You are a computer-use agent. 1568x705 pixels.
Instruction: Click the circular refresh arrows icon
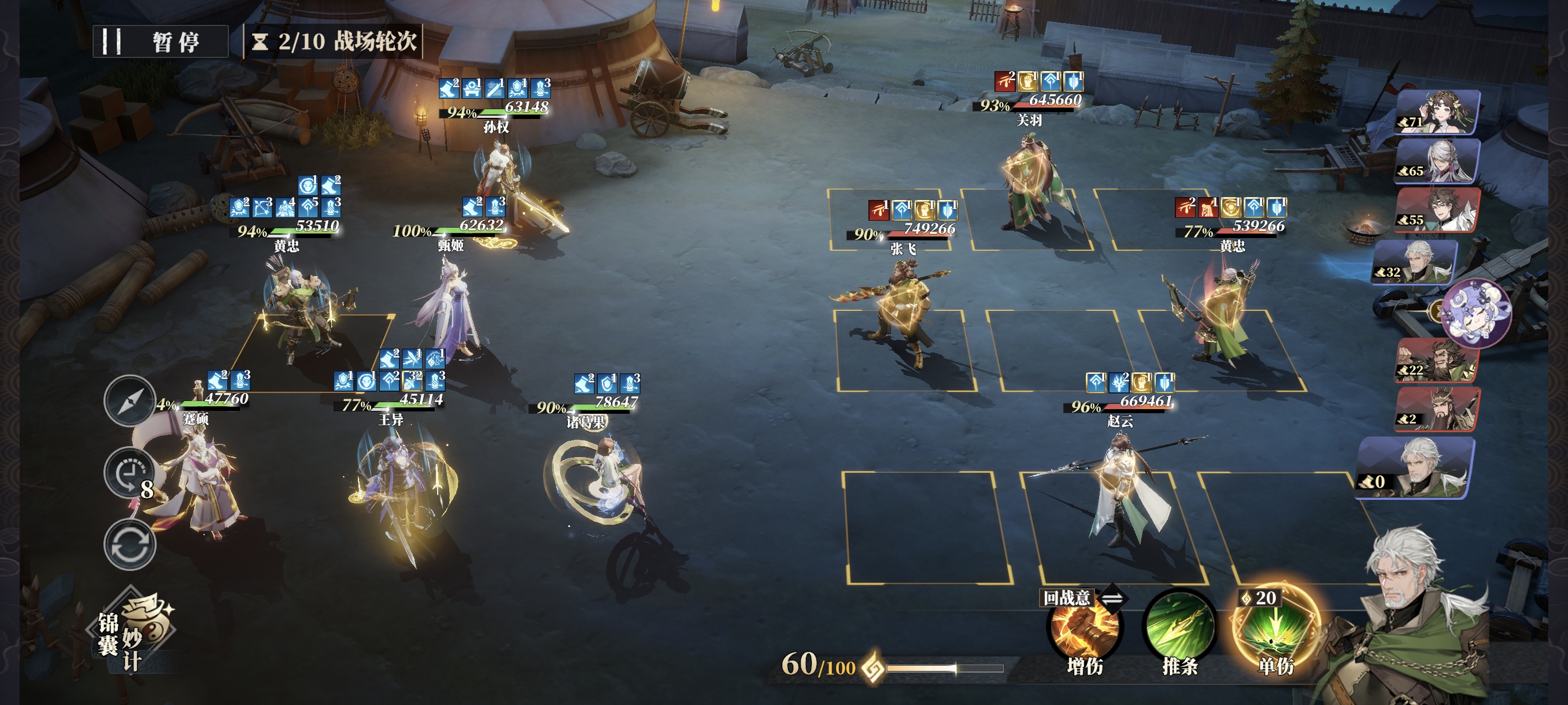click(x=130, y=544)
